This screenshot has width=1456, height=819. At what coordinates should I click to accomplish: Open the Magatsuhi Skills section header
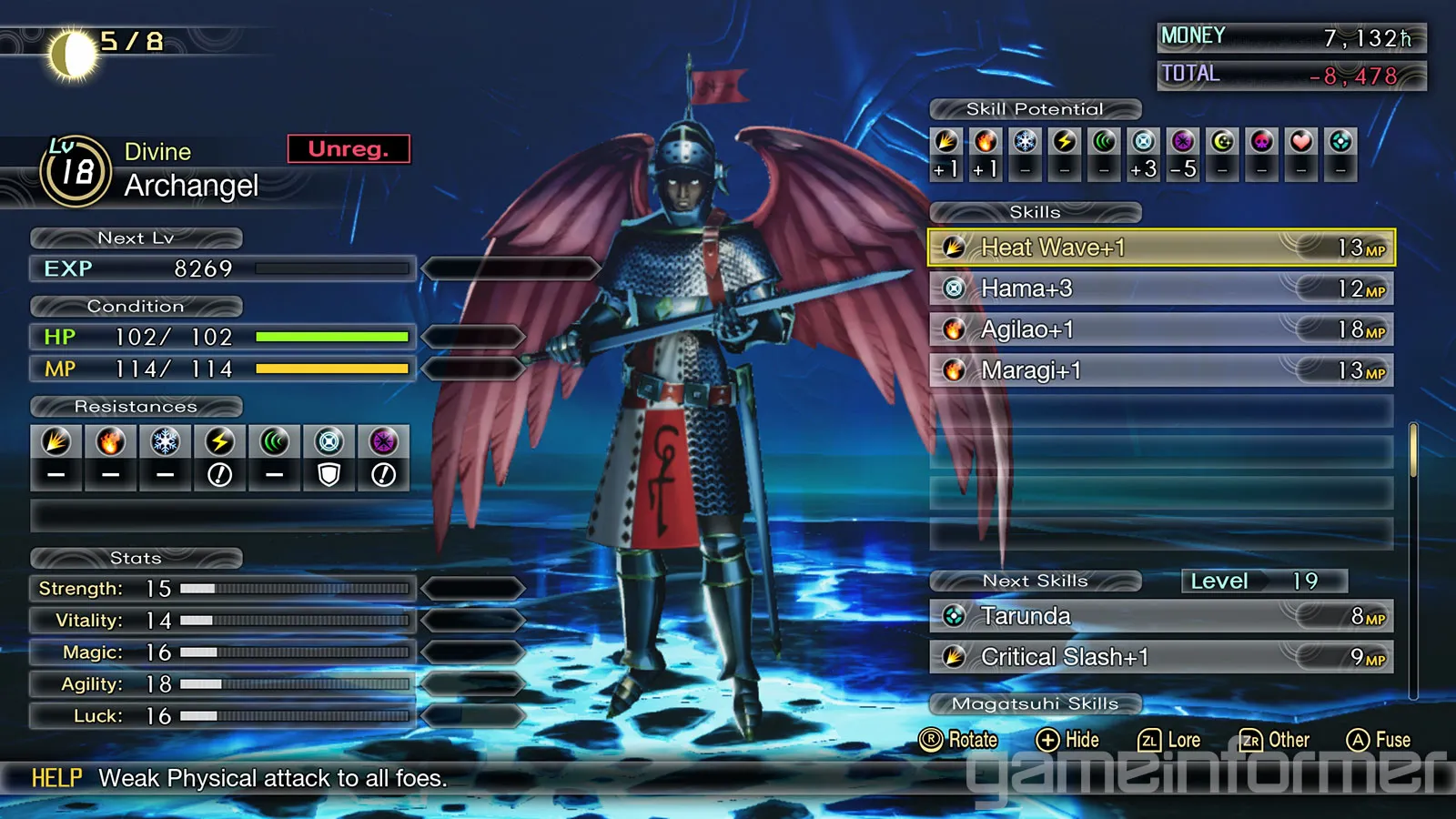pos(1035,703)
